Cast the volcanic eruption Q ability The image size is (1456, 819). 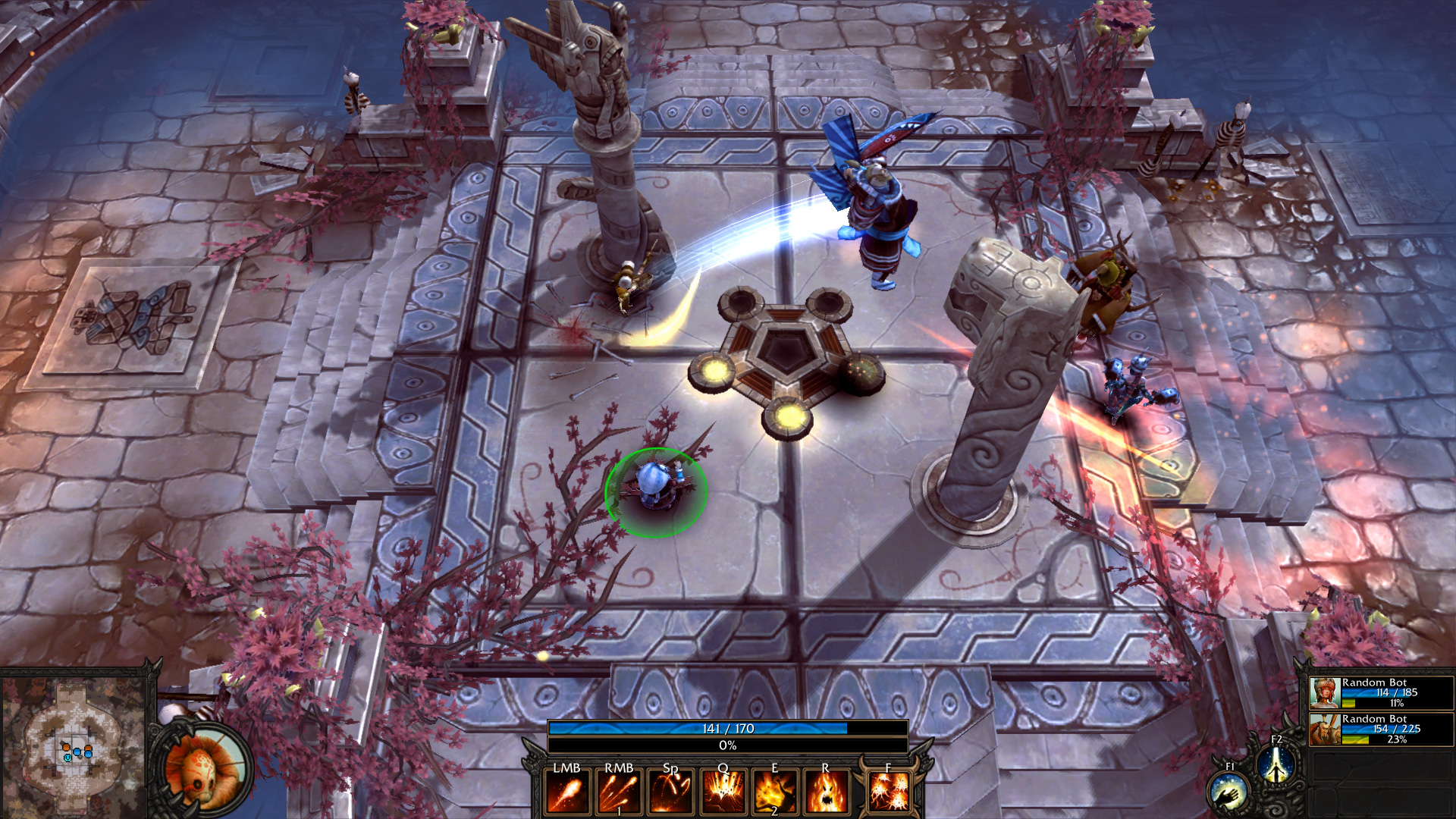coord(723,792)
